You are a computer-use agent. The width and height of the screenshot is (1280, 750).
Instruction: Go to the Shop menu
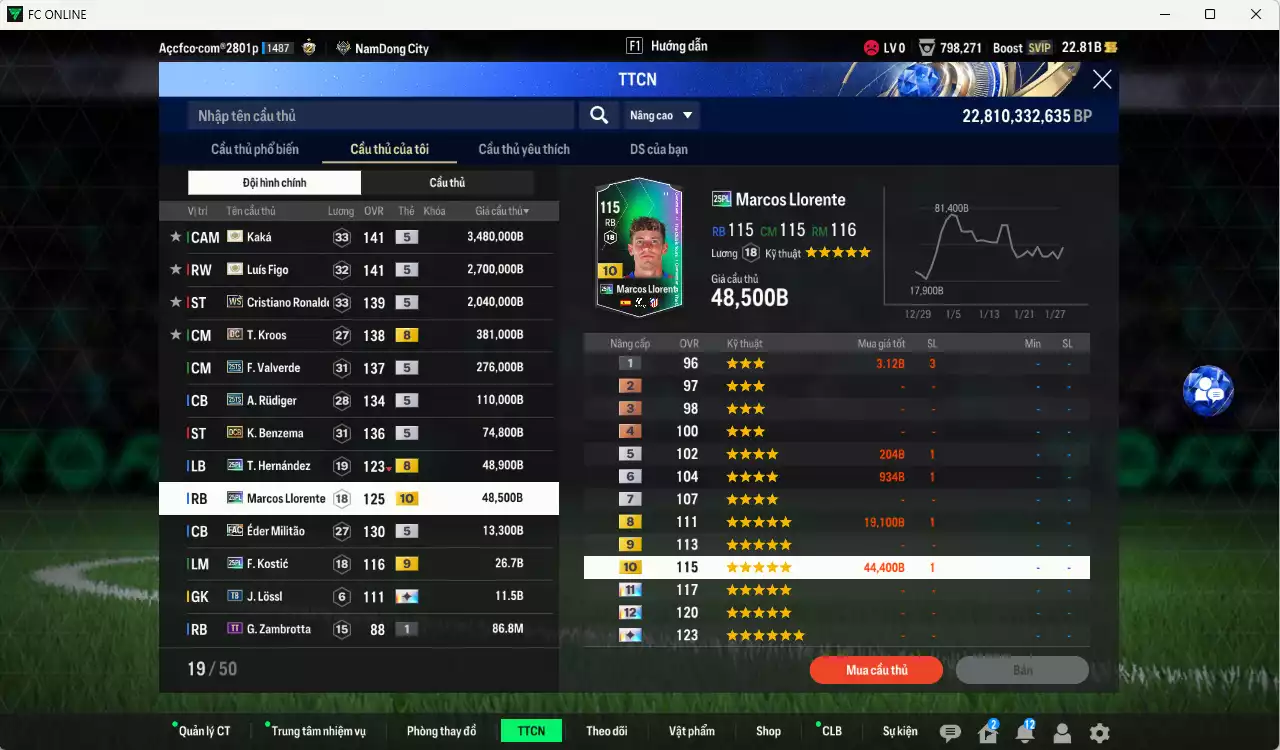768,731
